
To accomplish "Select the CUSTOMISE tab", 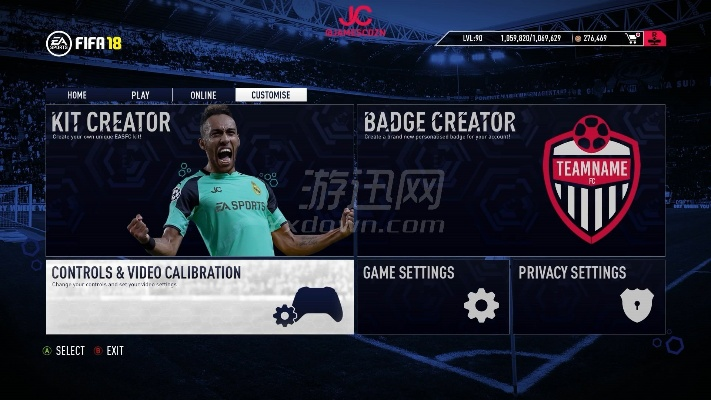I will (271, 95).
